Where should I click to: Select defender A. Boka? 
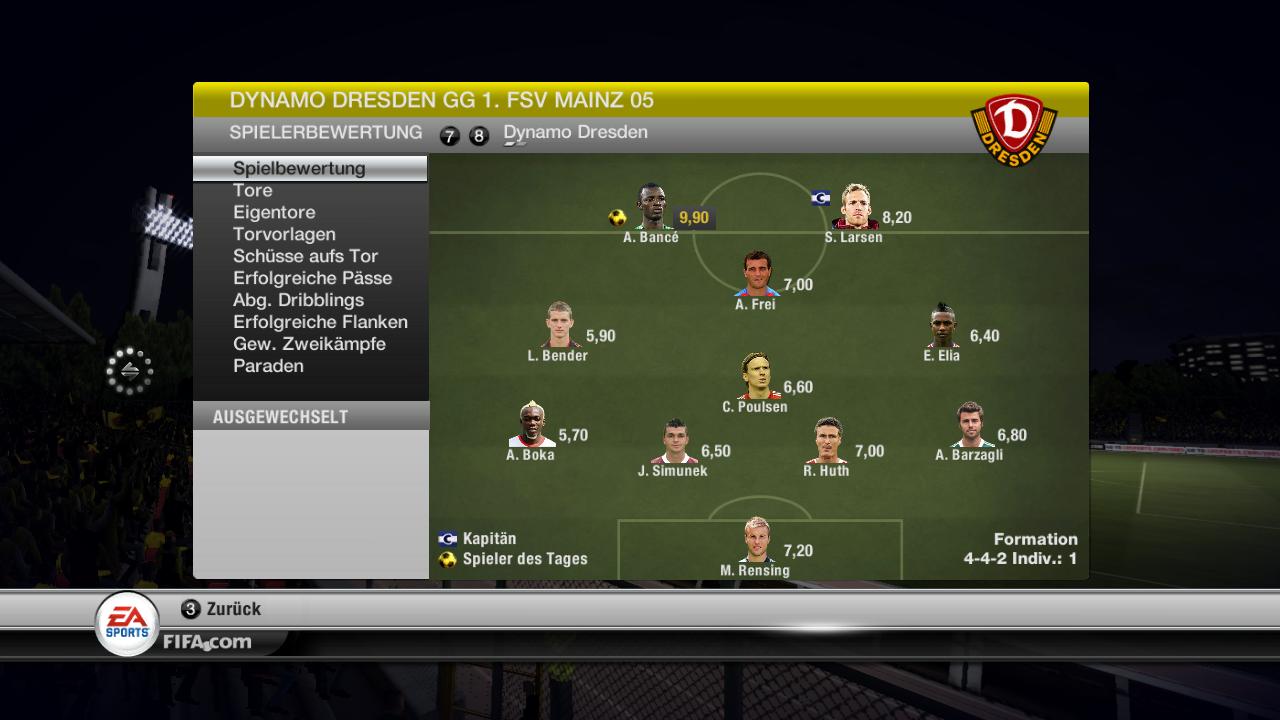531,425
